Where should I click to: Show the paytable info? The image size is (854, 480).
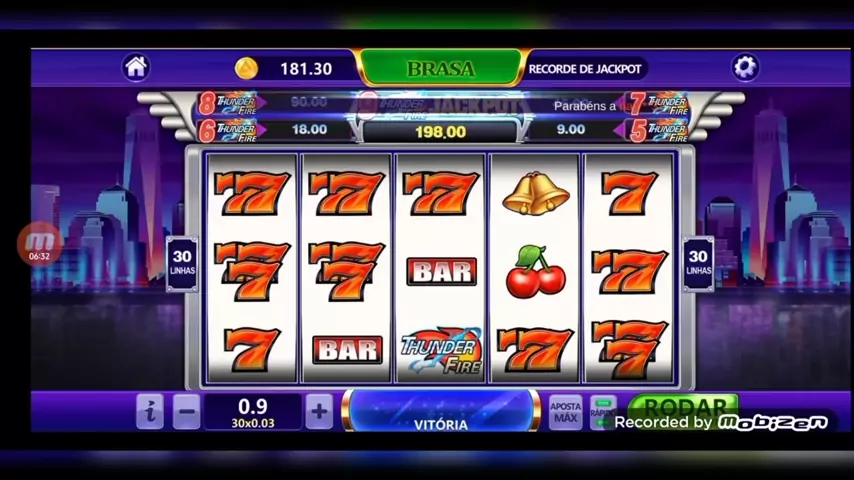(149, 411)
